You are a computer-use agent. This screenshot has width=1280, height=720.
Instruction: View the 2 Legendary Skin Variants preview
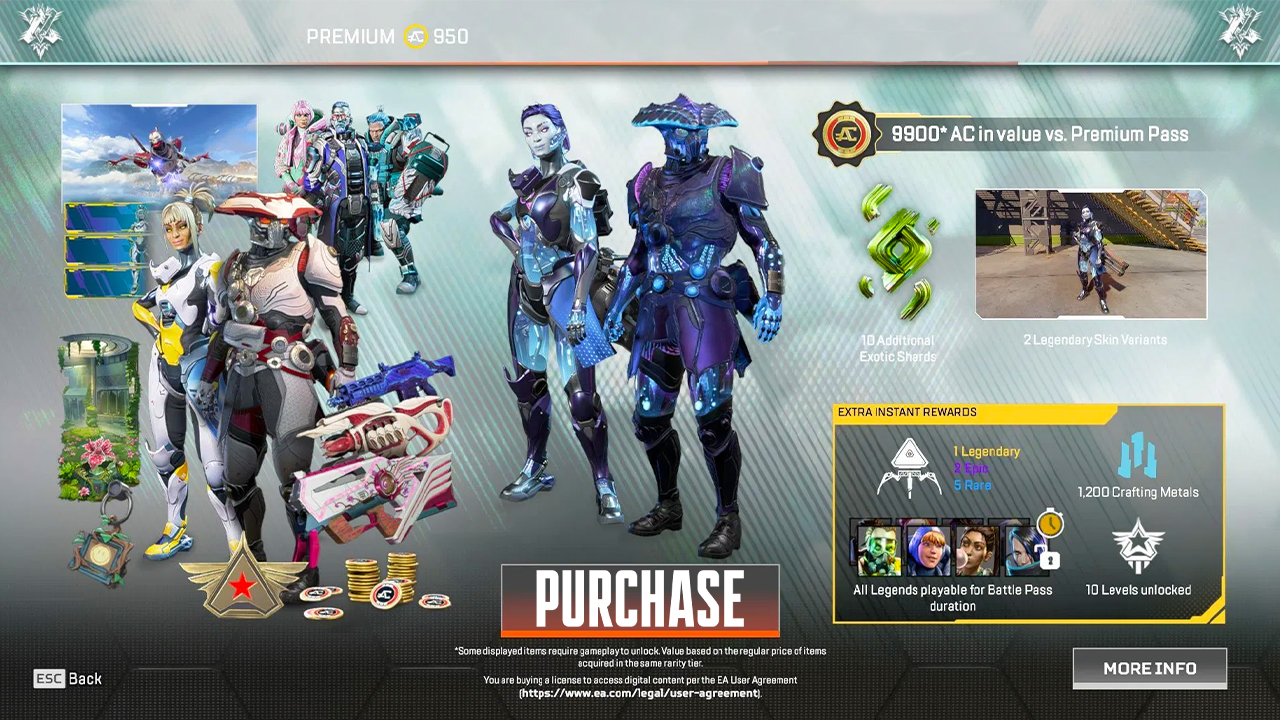(x=1090, y=255)
